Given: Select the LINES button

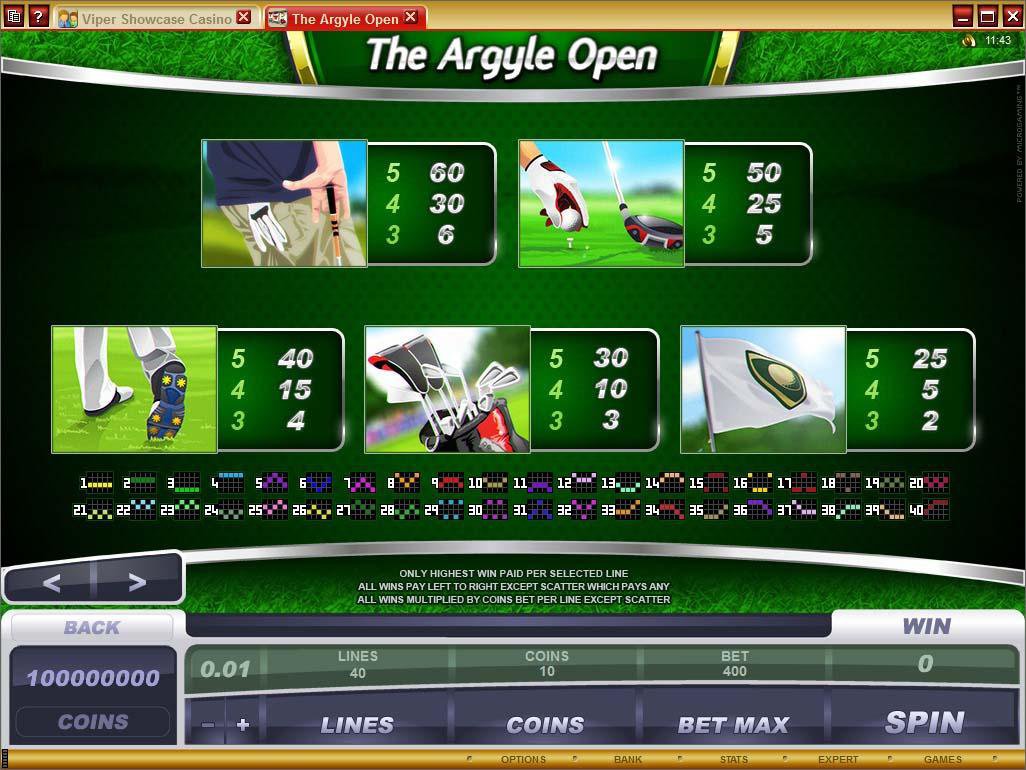Looking at the screenshot, I should pos(357,724).
